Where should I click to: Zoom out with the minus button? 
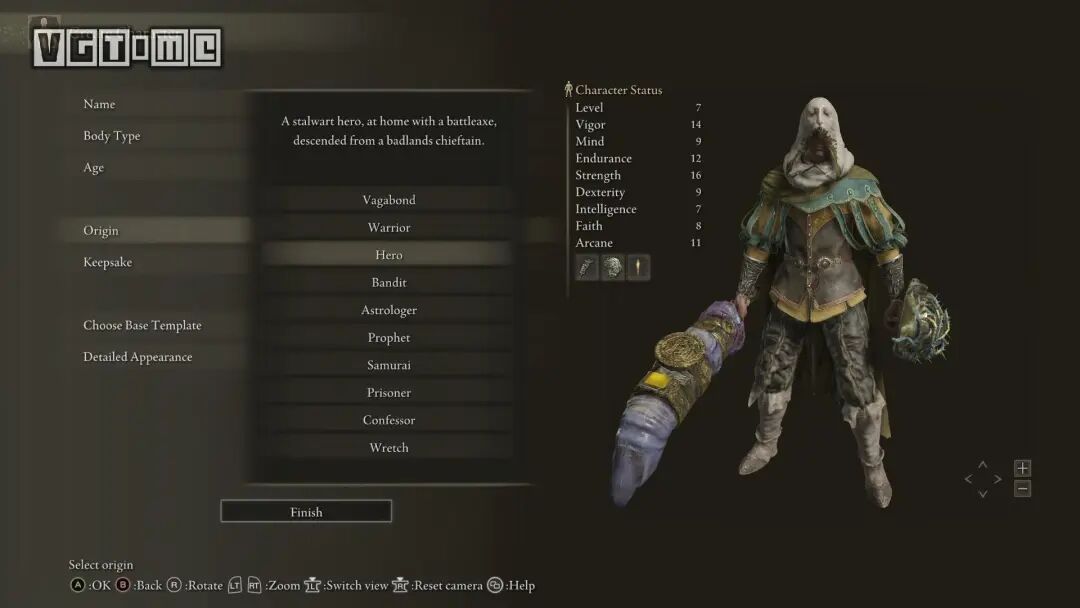tap(1022, 489)
